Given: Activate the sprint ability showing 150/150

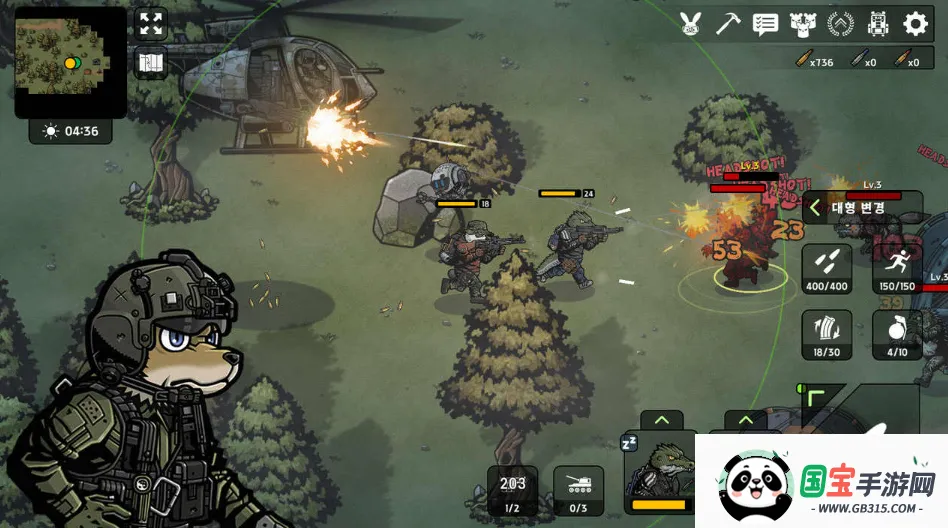Looking at the screenshot, I should coord(897,268).
